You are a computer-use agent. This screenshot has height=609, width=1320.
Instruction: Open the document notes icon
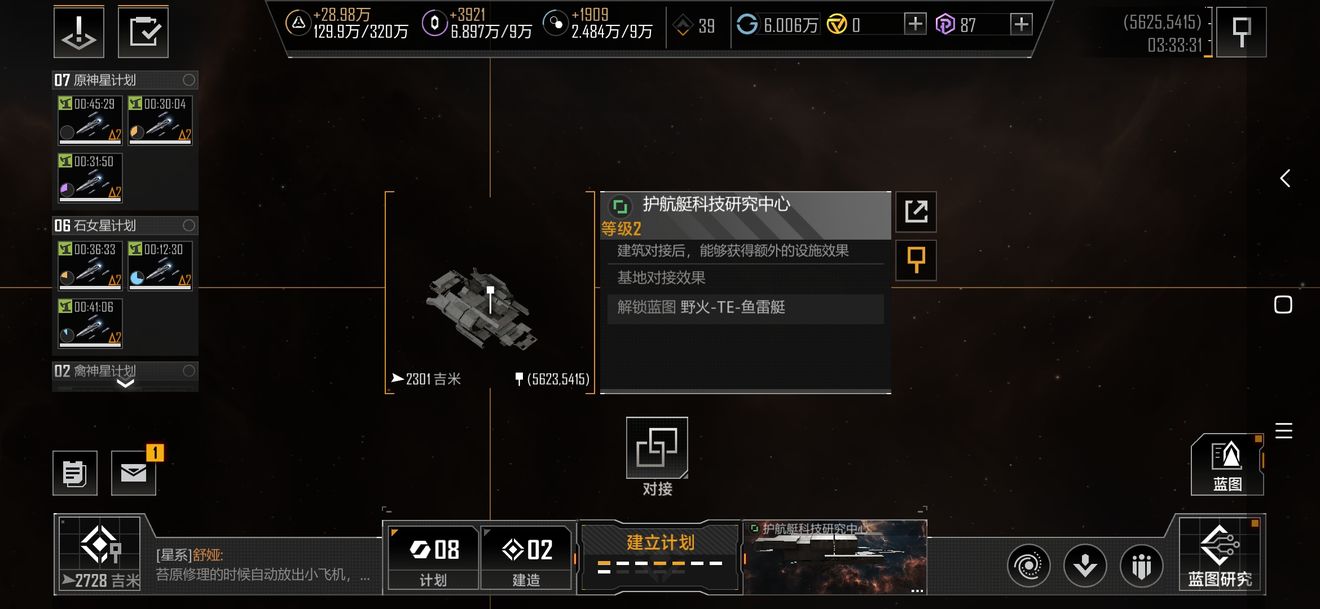[x=75, y=473]
